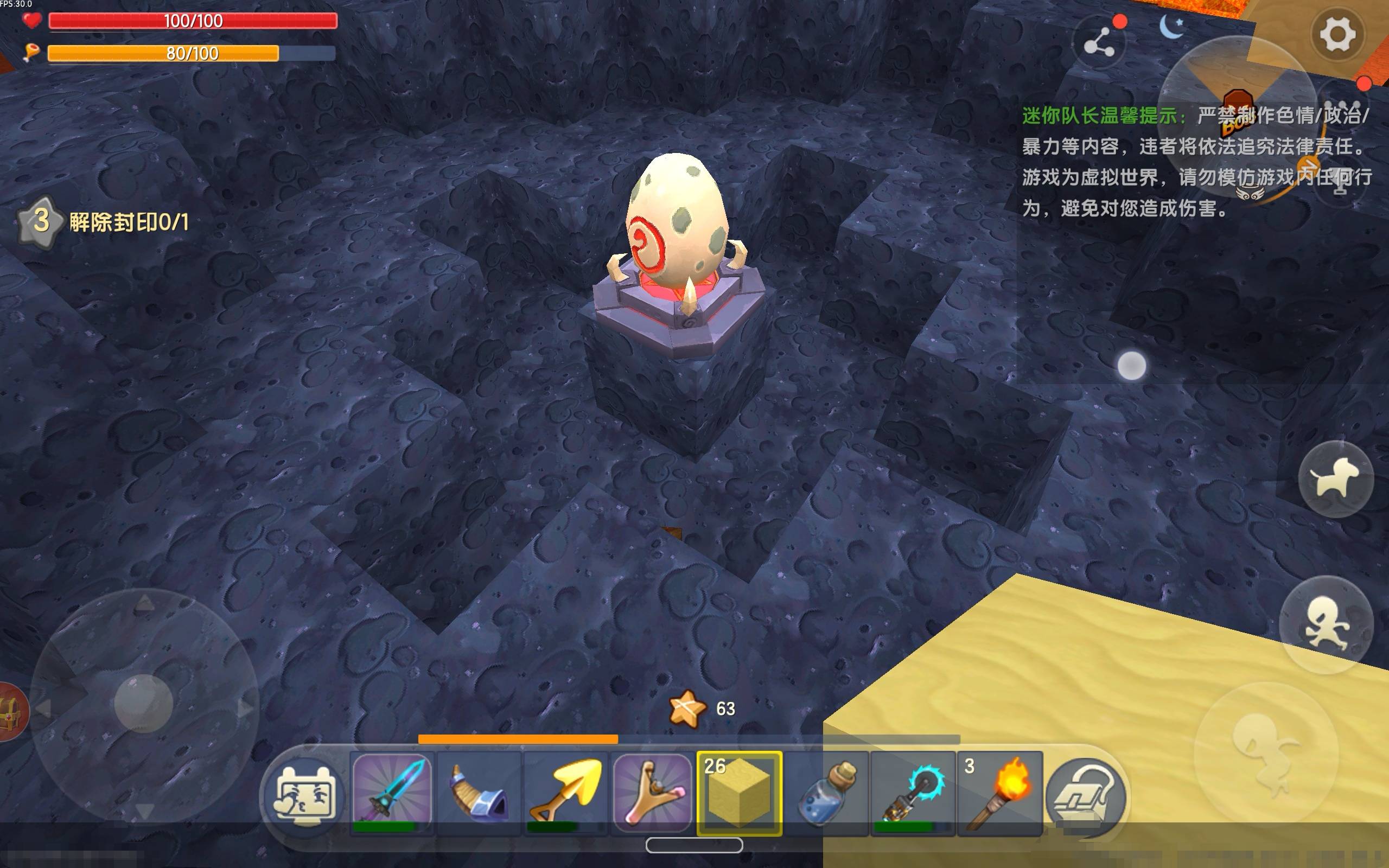
Task: Tap the crescent moon night icon
Action: click(x=1171, y=27)
